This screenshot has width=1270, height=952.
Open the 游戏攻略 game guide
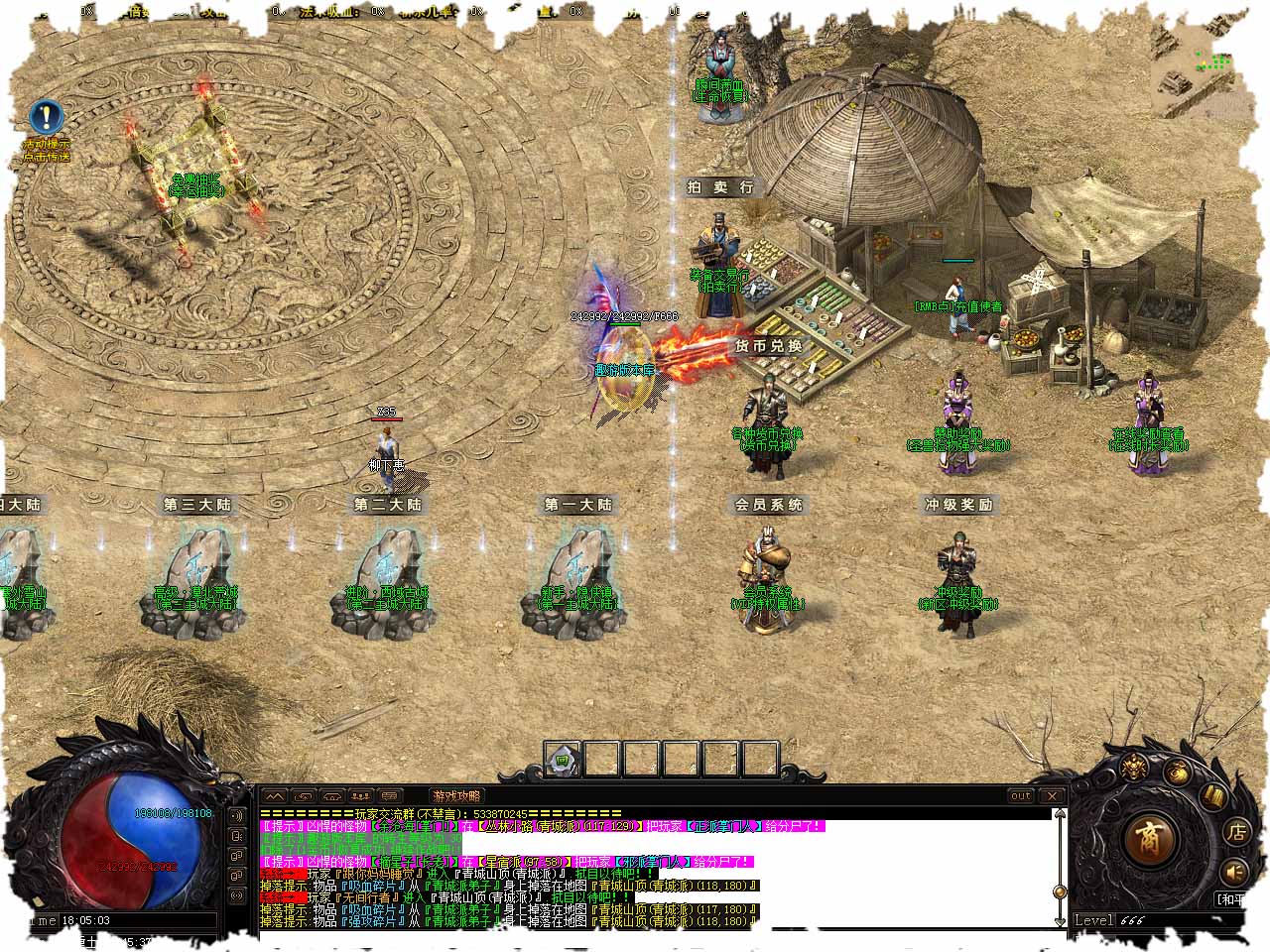(456, 795)
